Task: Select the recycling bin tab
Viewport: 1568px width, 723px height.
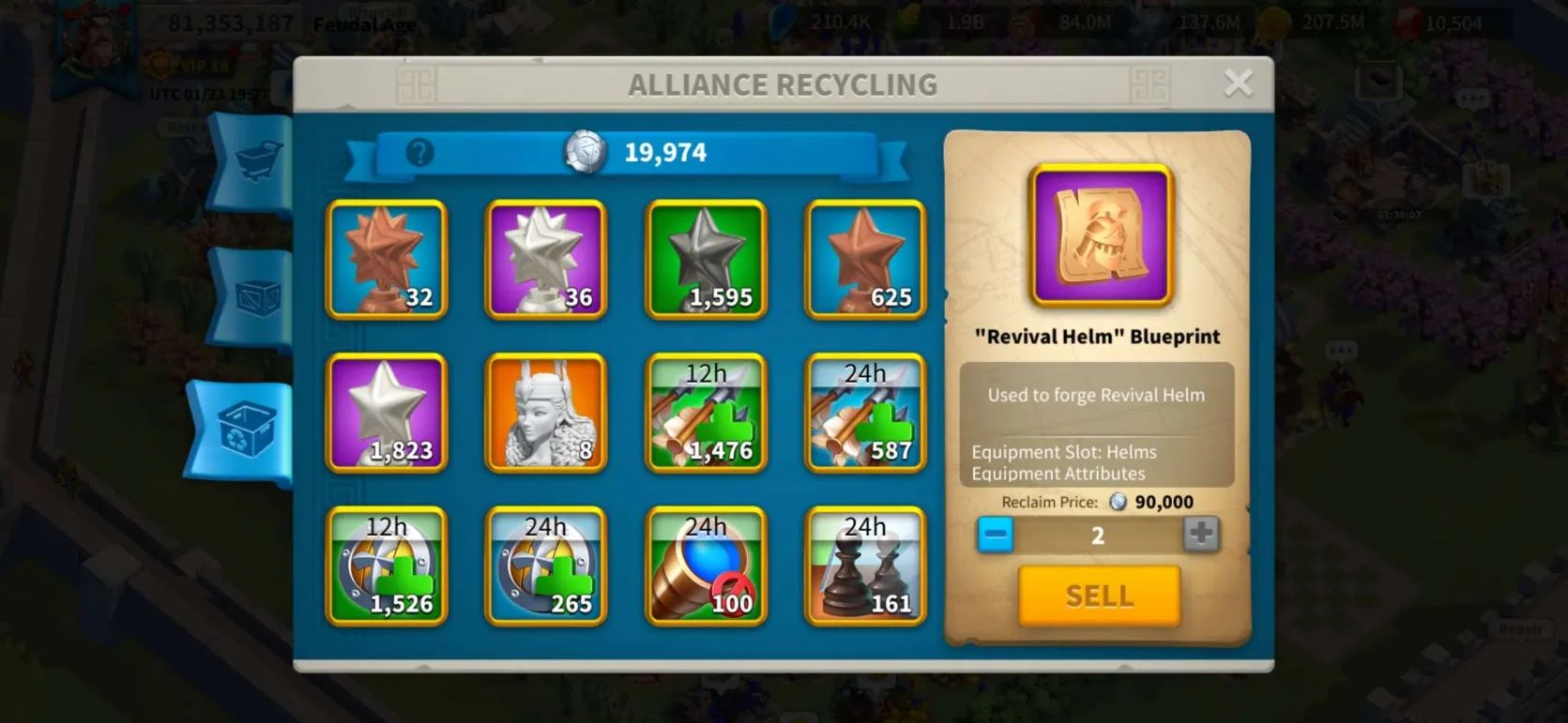Action: click(246, 430)
